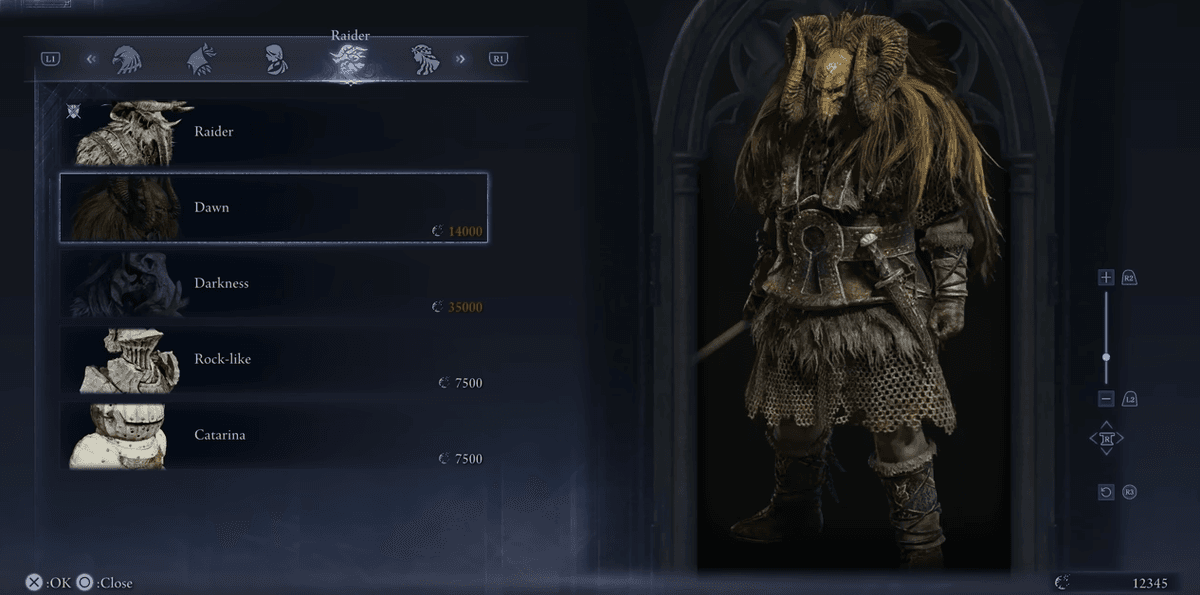Open the long-haired bearded character tab
The image size is (1200, 595).
[x=425, y=60]
